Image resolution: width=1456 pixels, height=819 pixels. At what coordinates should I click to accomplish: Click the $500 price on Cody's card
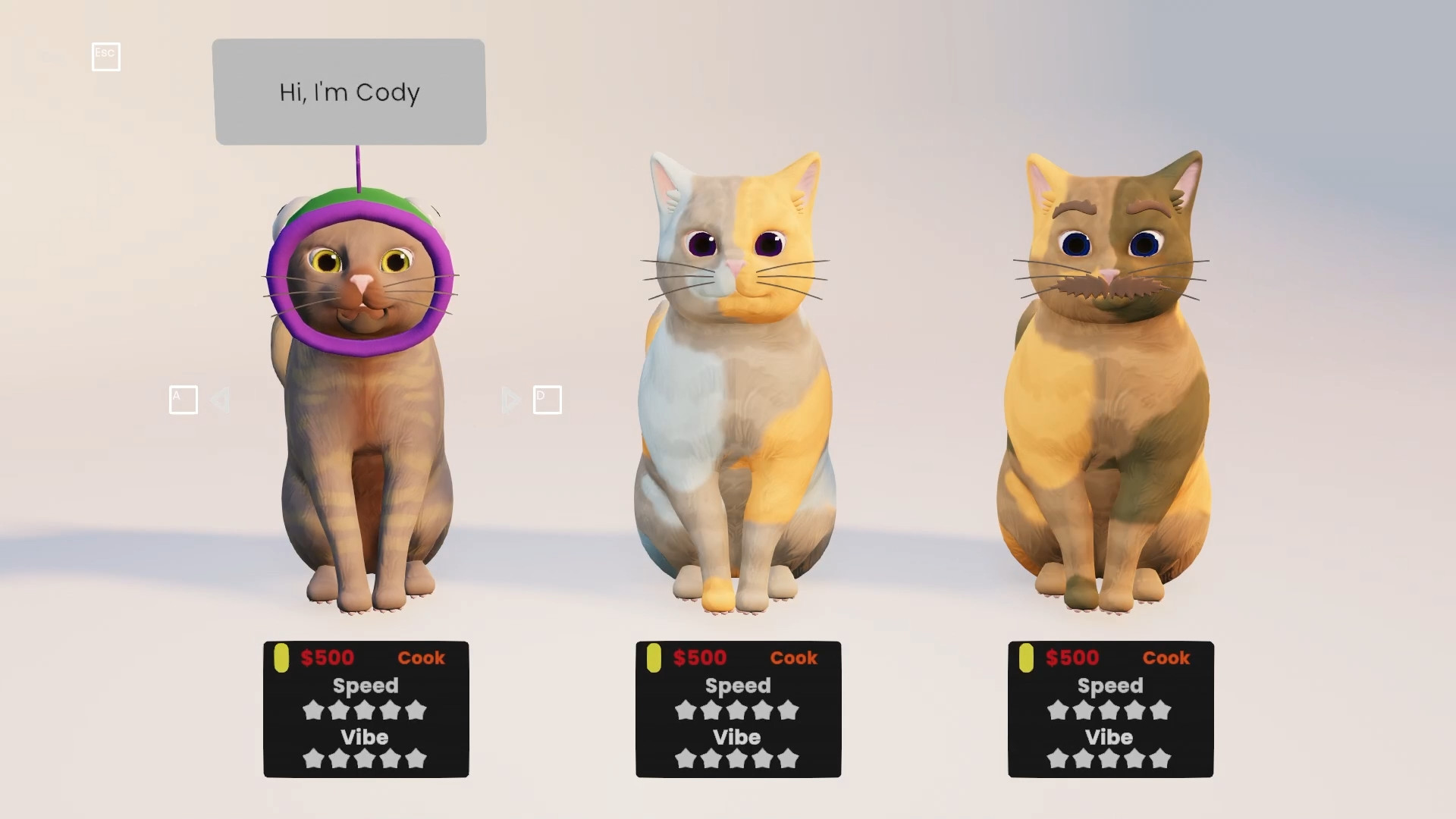[x=328, y=658]
